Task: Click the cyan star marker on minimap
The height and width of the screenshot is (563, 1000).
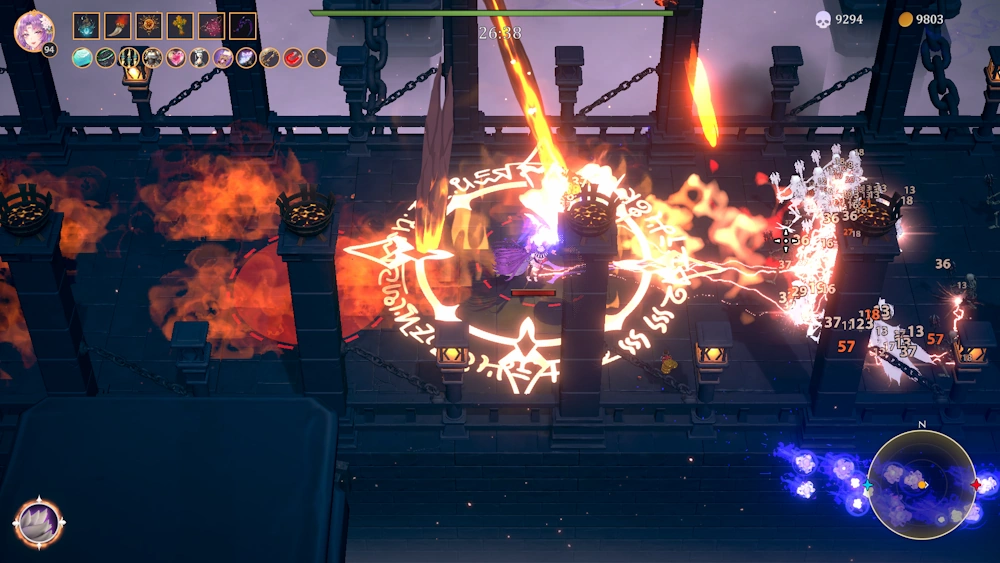Action: tap(868, 485)
